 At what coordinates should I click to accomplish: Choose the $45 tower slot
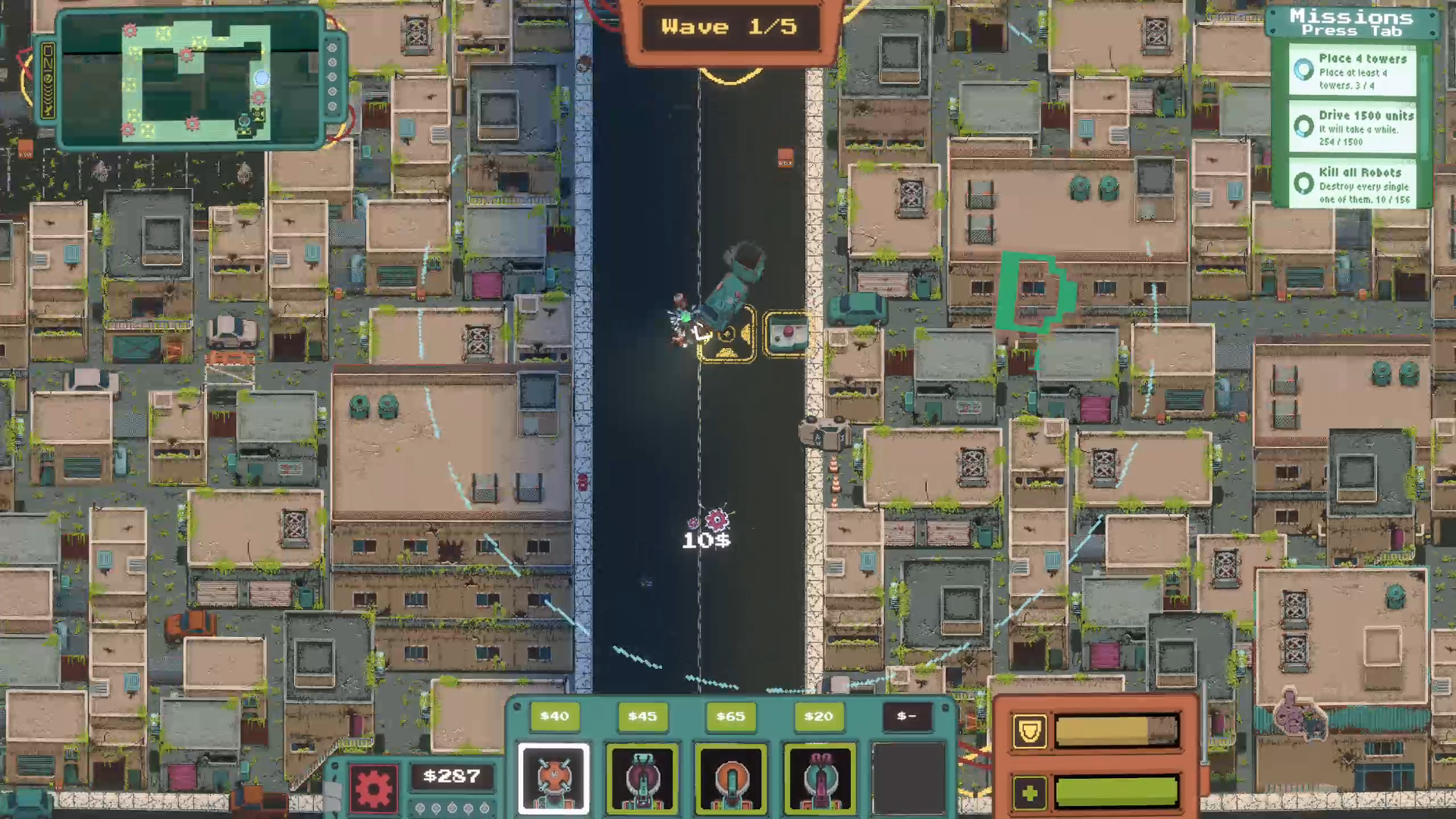click(x=642, y=778)
